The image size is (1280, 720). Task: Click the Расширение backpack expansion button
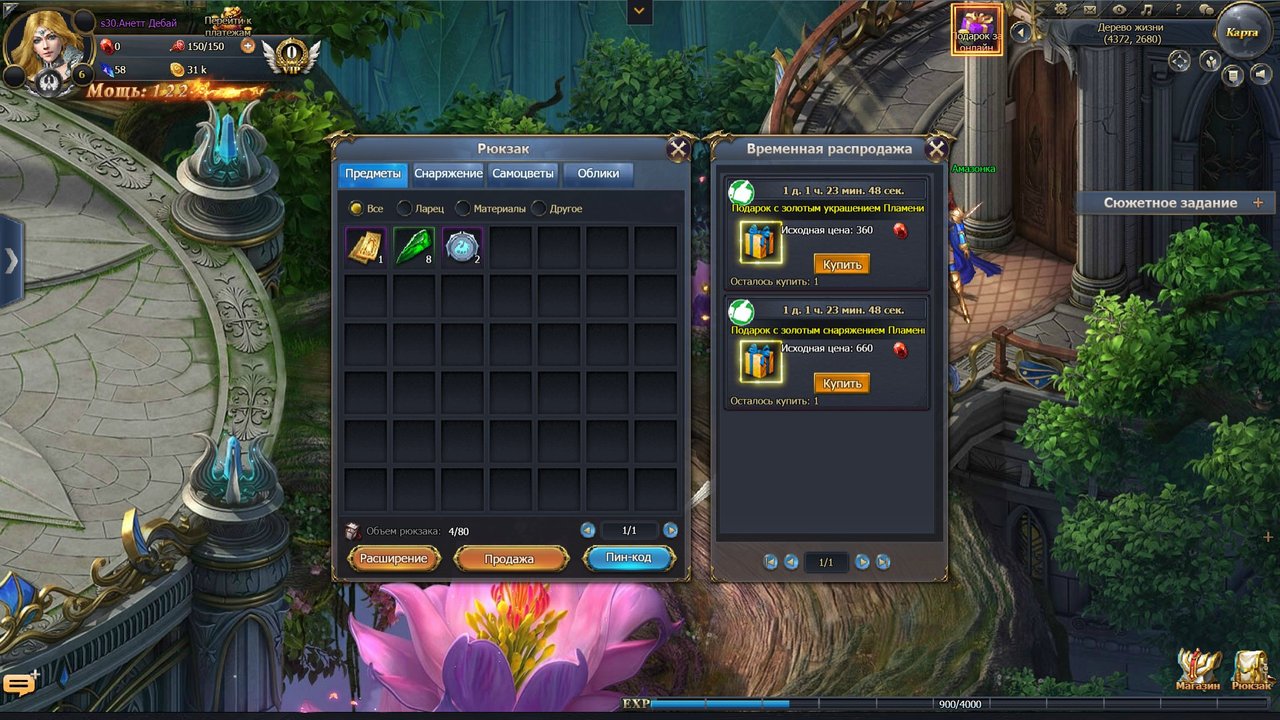click(x=394, y=559)
